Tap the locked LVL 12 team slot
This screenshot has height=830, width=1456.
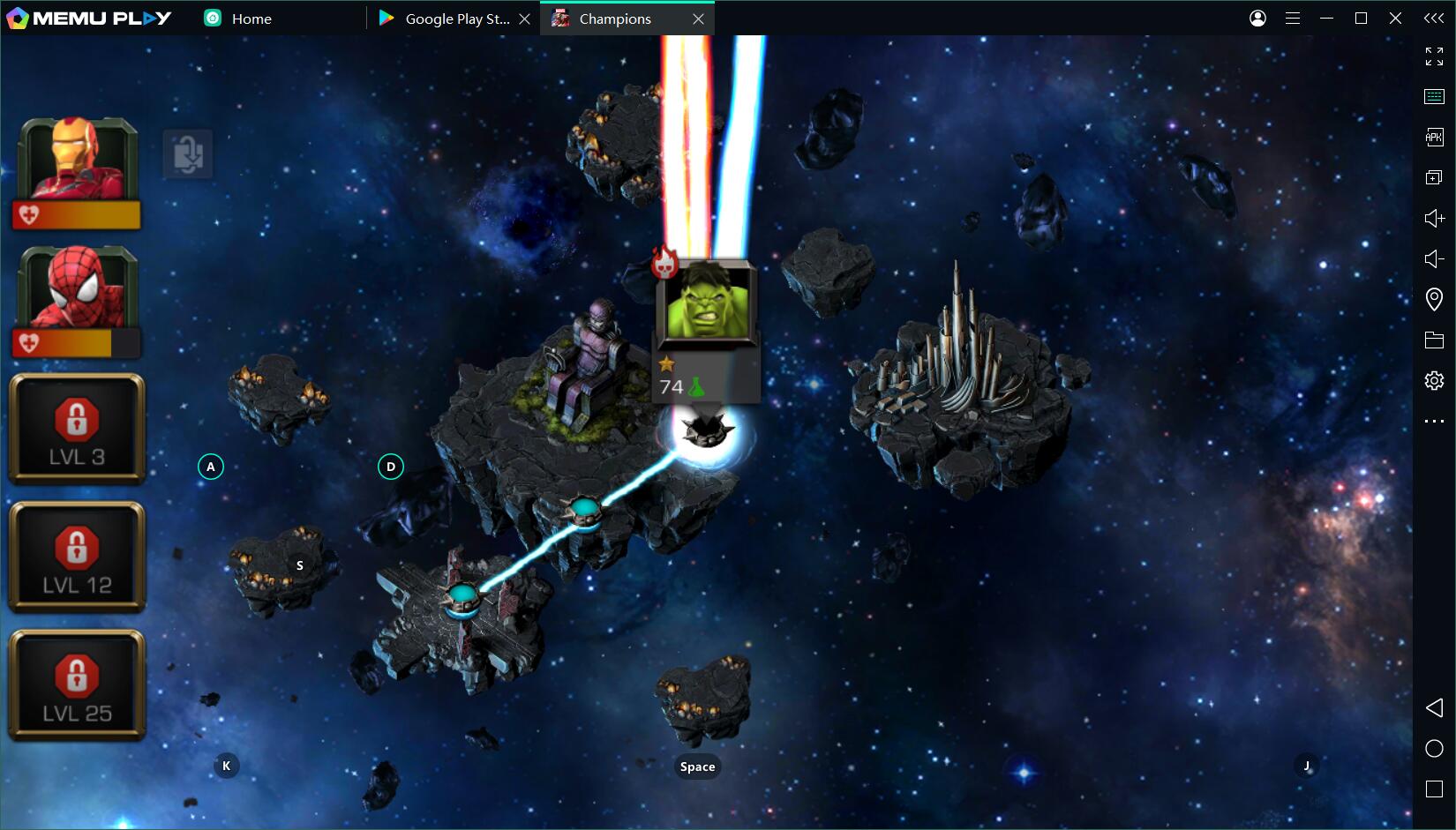77,557
